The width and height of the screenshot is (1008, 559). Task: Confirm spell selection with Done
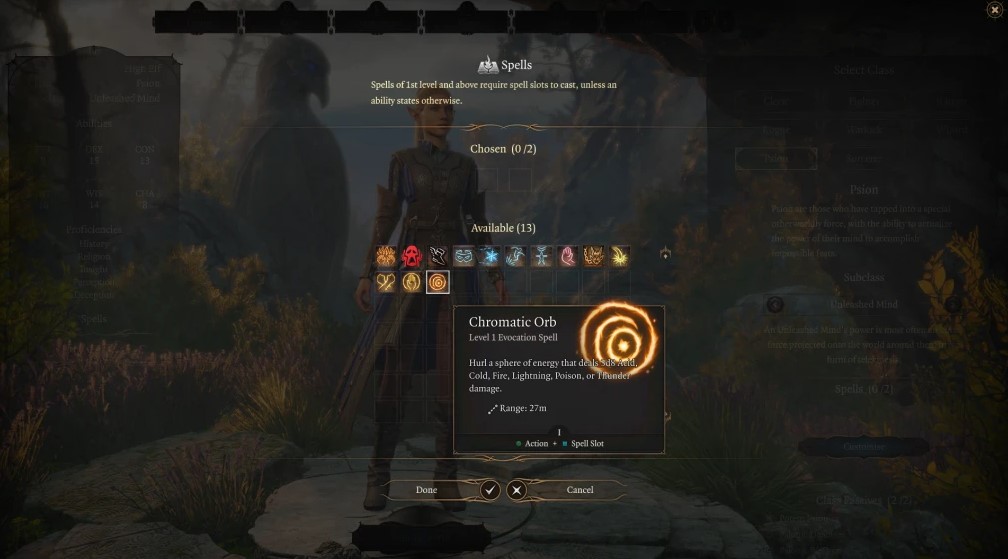coord(428,490)
